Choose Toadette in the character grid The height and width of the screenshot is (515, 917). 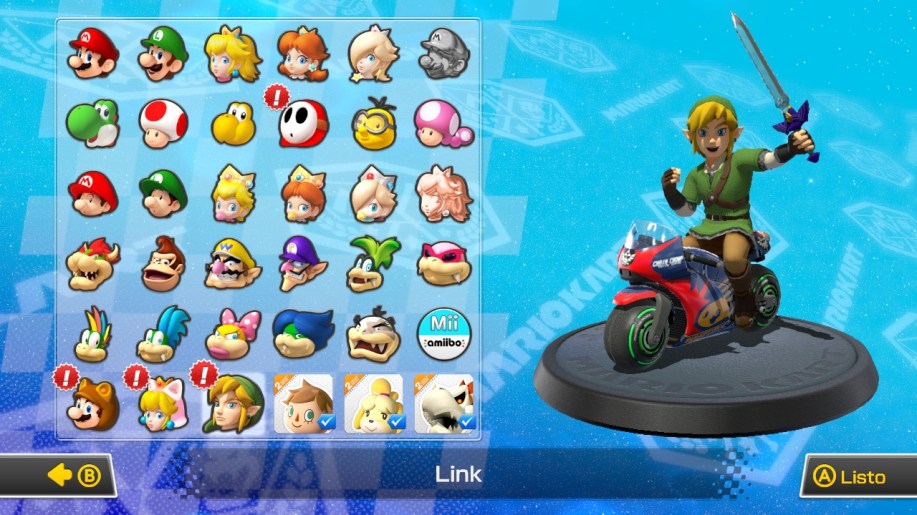[442, 124]
